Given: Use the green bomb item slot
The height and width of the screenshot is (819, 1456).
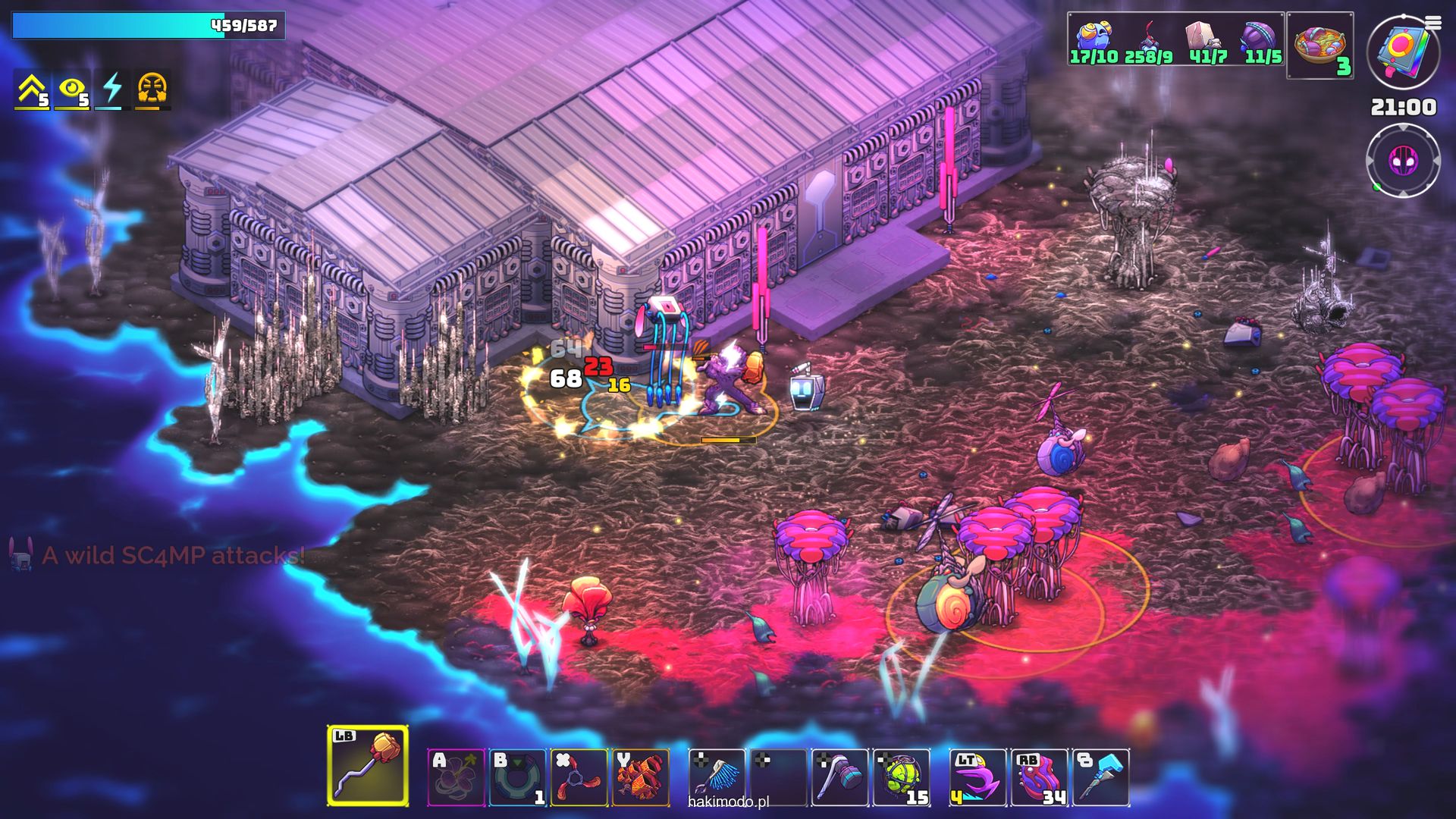Looking at the screenshot, I should tap(902, 777).
